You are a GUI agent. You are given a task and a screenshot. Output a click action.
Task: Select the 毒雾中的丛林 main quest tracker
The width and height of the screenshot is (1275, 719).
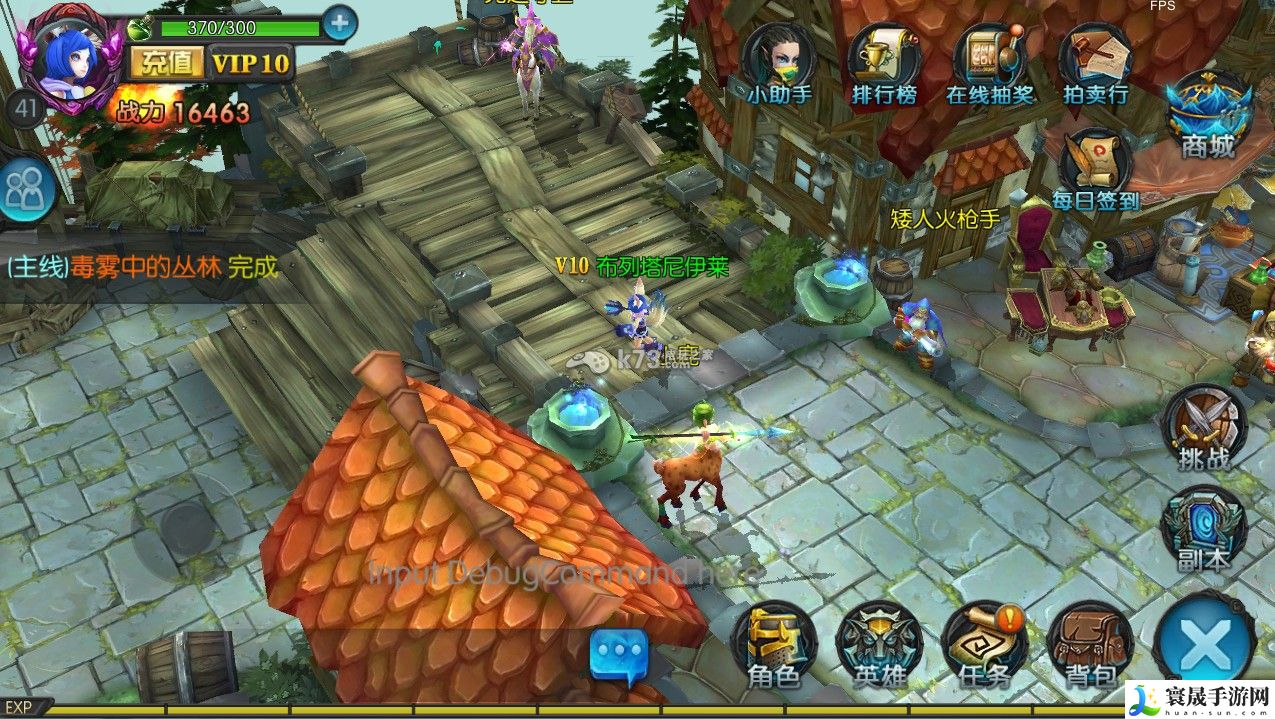click(x=141, y=267)
